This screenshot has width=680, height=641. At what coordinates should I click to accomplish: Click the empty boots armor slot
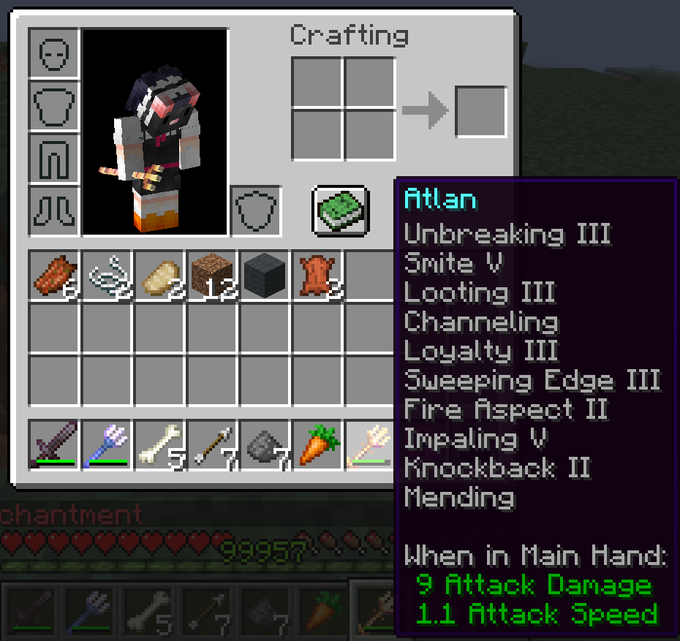tap(54, 210)
